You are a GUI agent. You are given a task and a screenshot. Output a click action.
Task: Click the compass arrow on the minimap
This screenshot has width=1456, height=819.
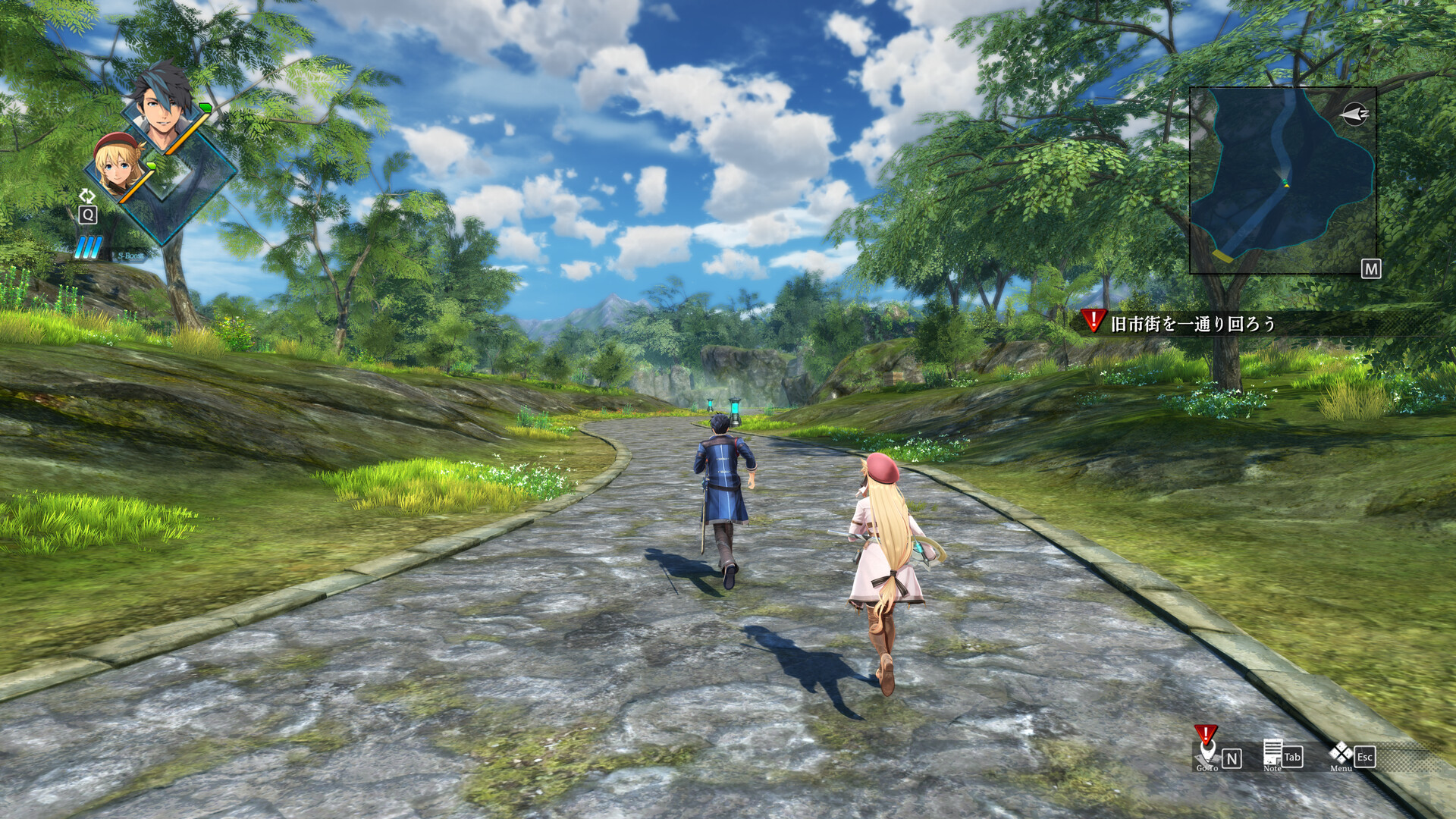(1354, 114)
